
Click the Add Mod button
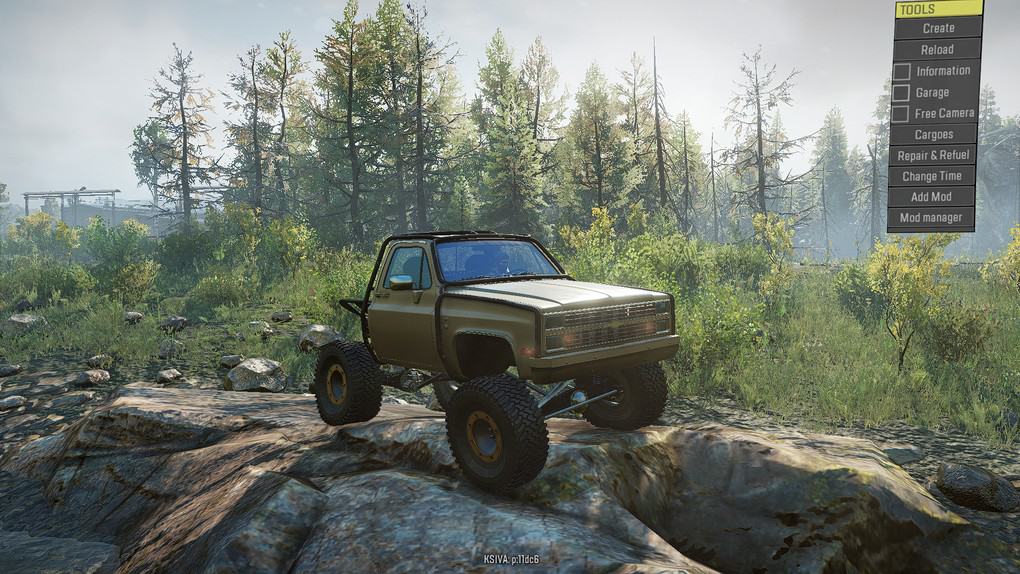tap(931, 197)
